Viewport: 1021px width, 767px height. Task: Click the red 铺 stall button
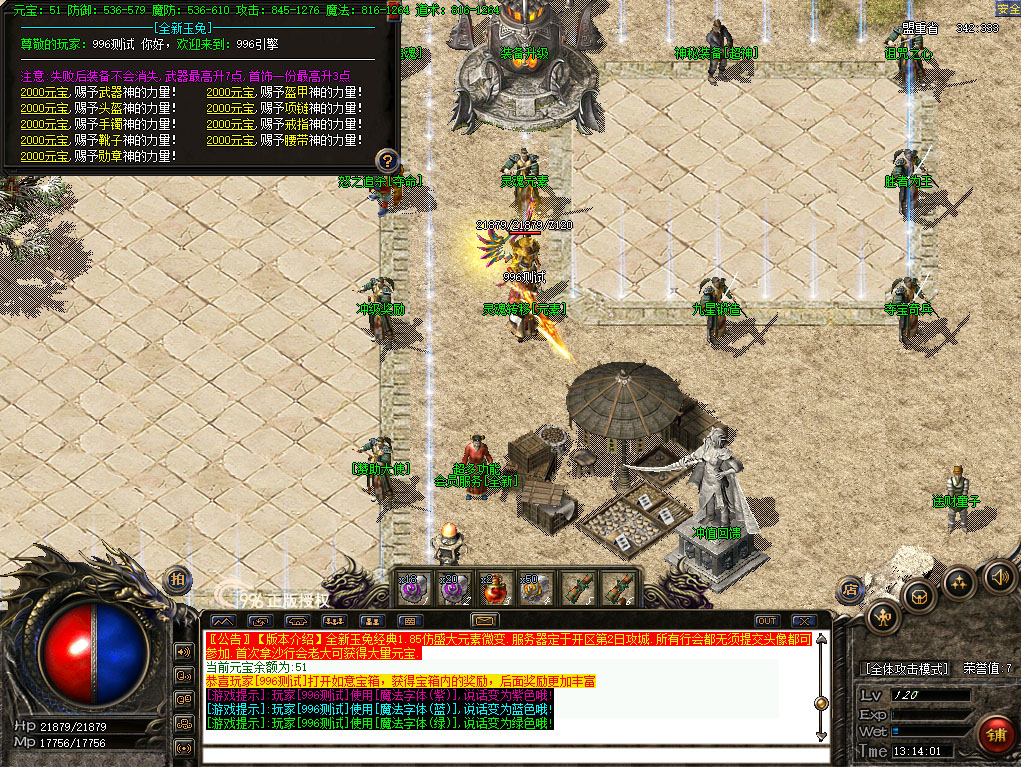pyautogui.click(x=996, y=735)
